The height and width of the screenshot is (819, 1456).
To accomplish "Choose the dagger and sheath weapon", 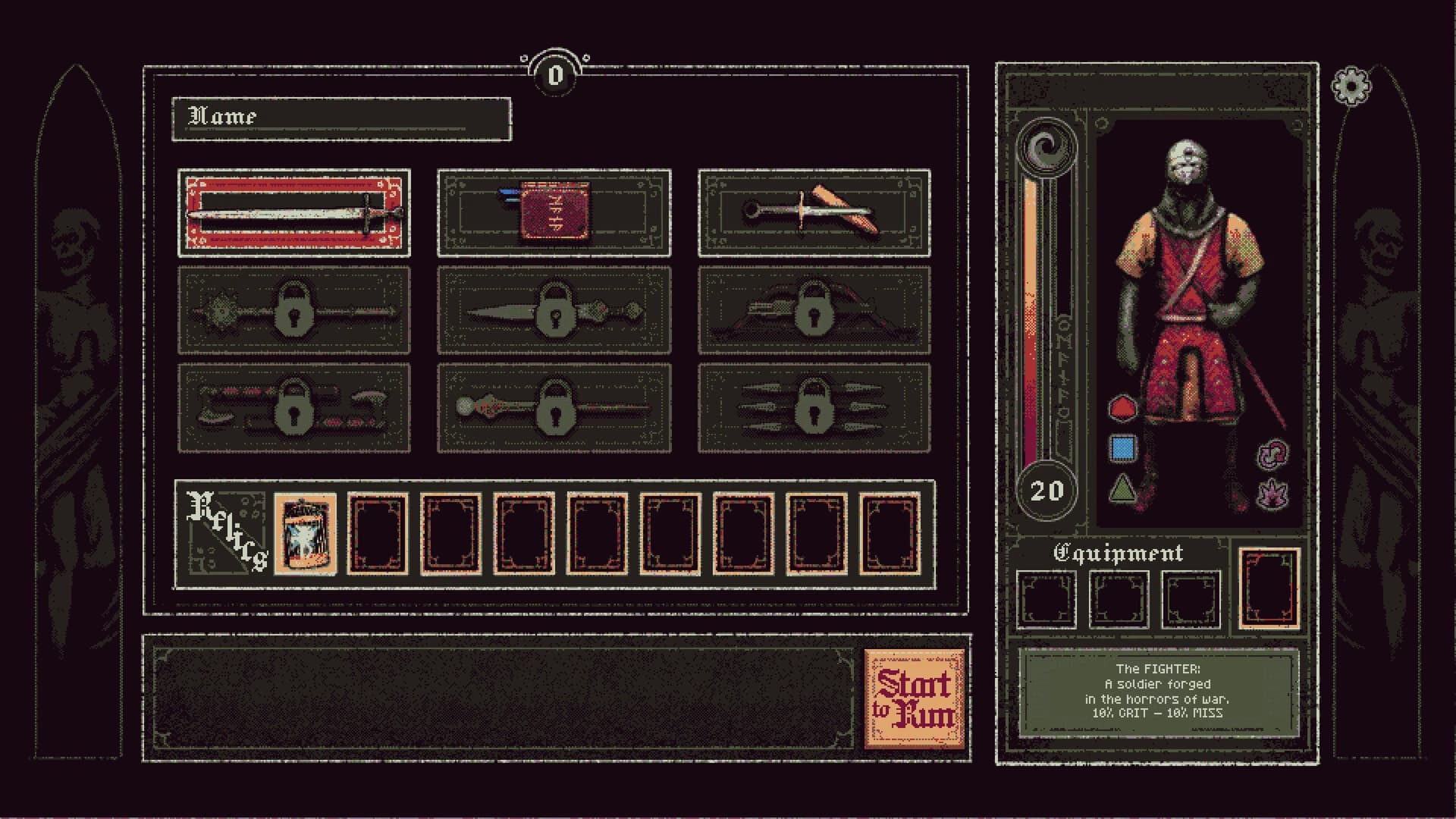I will click(815, 214).
